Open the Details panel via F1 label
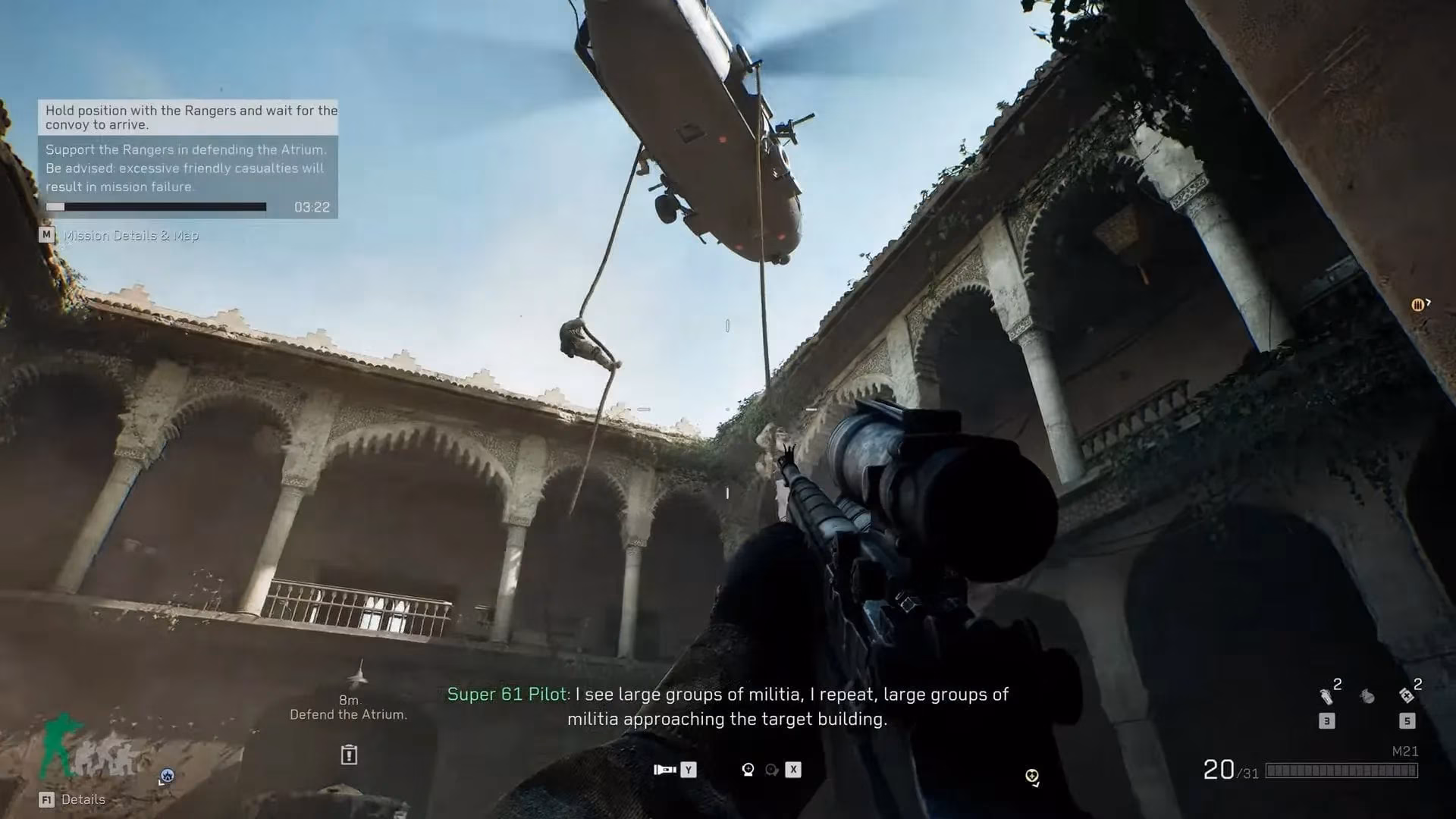1456x819 pixels. [76, 799]
